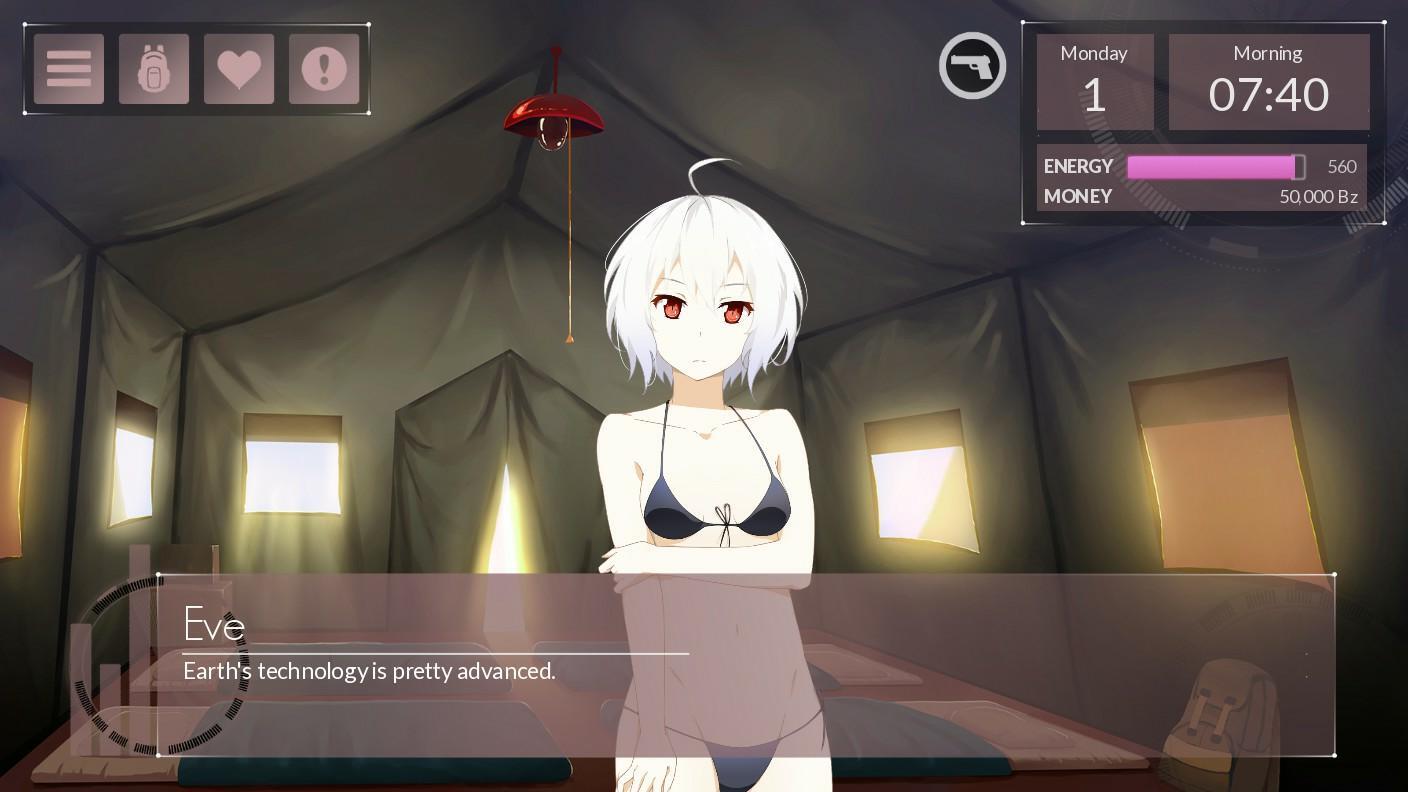Open the heart relationships icon

(x=239, y=68)
